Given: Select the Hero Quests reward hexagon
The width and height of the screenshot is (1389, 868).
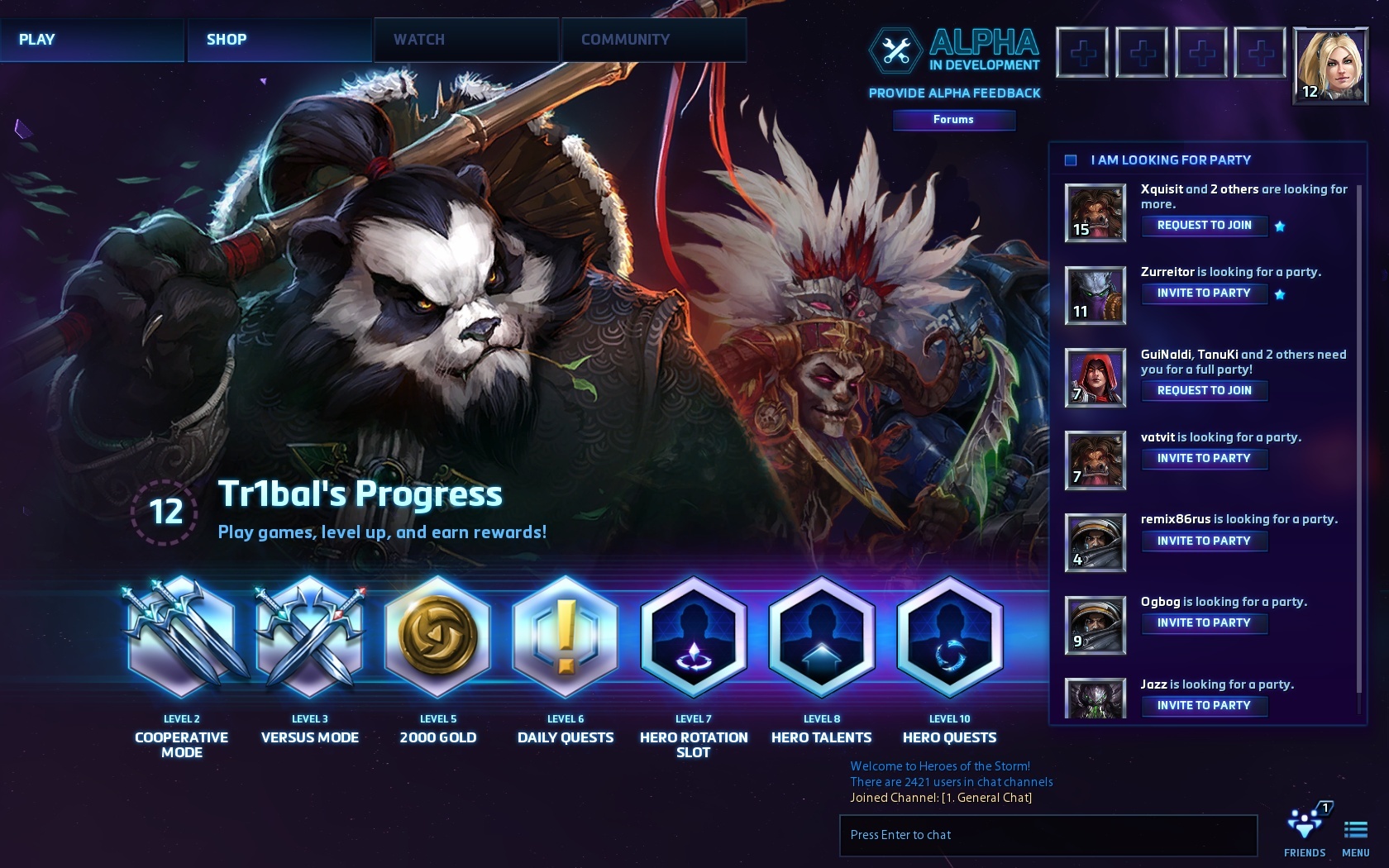Looking at the screenshot, I should click(x=949, y=637).
